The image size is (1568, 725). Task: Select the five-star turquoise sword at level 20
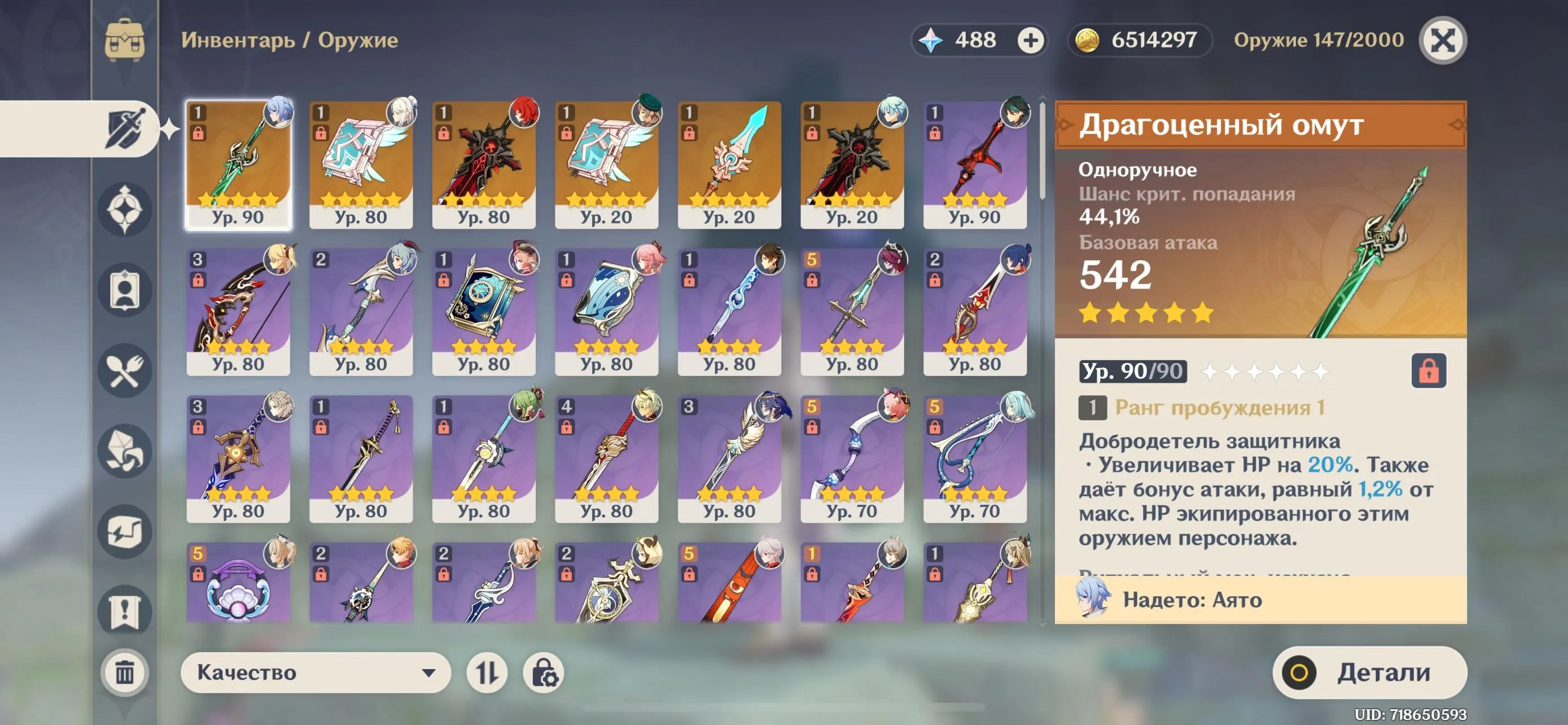(x=729, y=164)
